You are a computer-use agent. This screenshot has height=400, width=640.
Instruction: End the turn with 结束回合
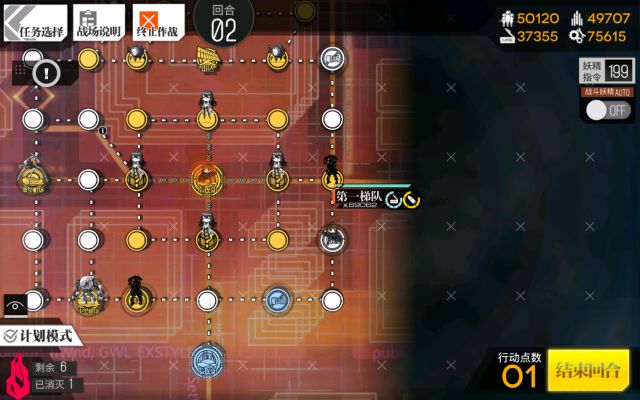point(588,370)
